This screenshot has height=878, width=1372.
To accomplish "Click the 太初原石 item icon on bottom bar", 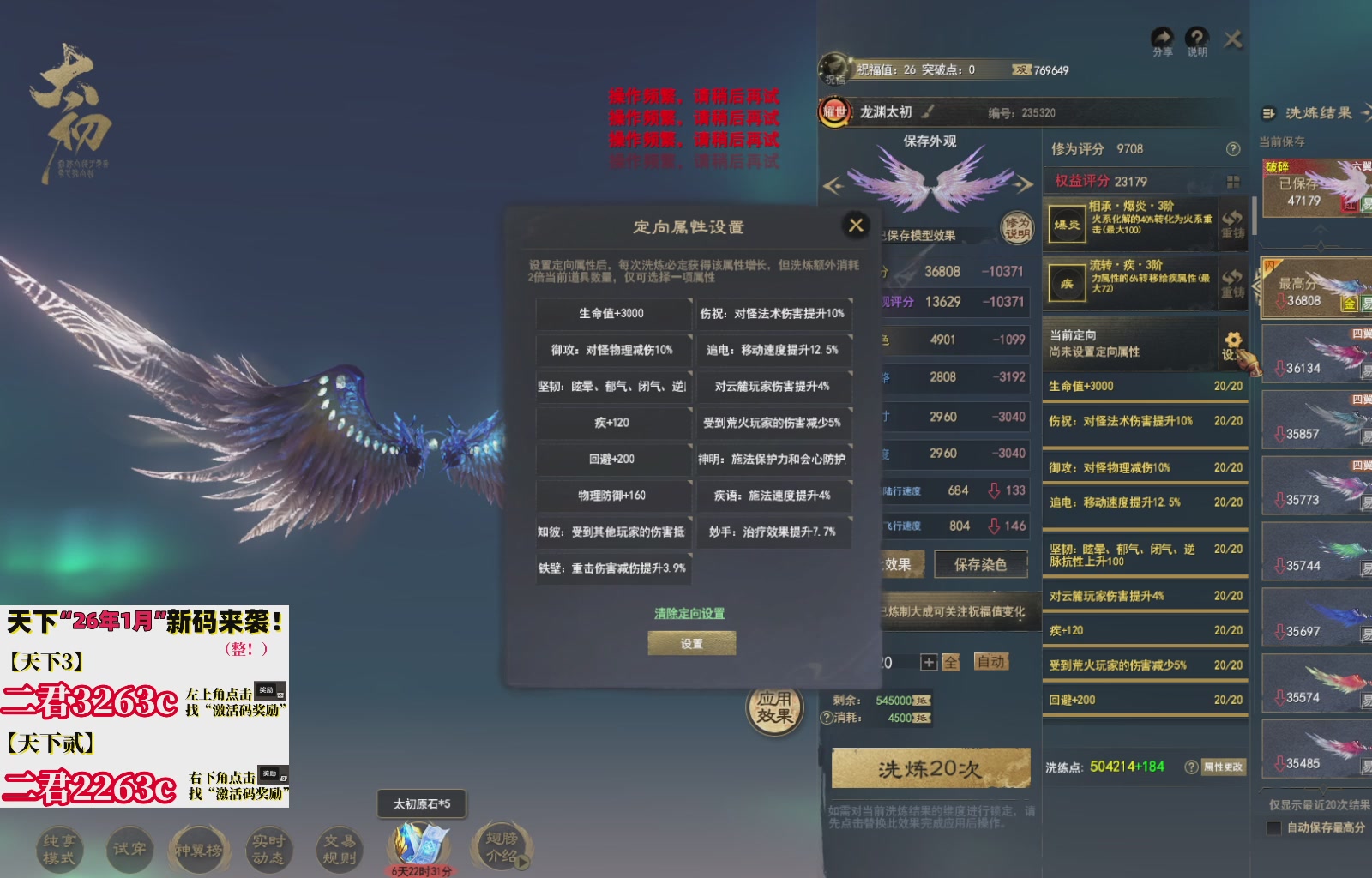I will 418,844.
